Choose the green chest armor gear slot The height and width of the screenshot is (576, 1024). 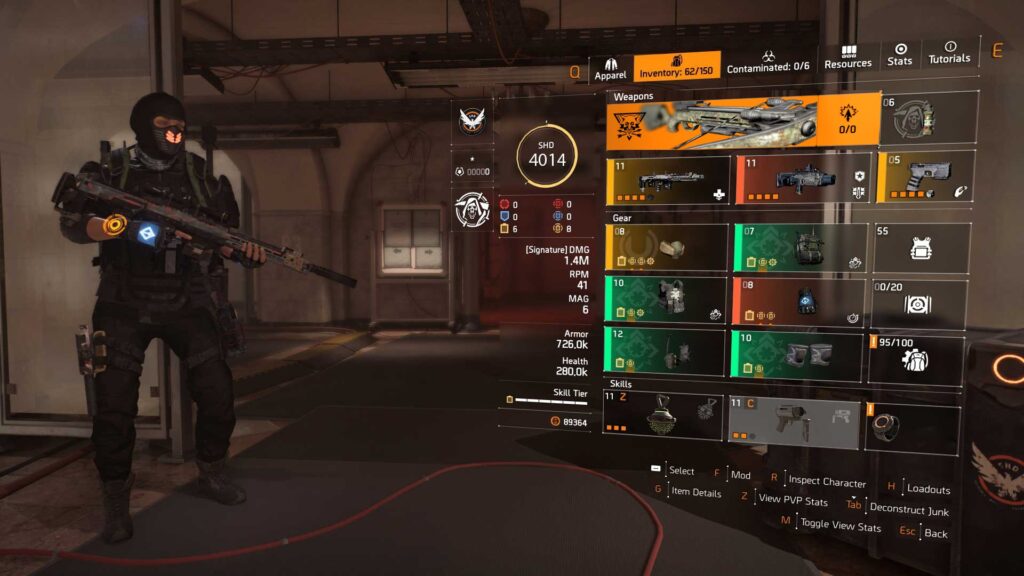click(666, 300)
